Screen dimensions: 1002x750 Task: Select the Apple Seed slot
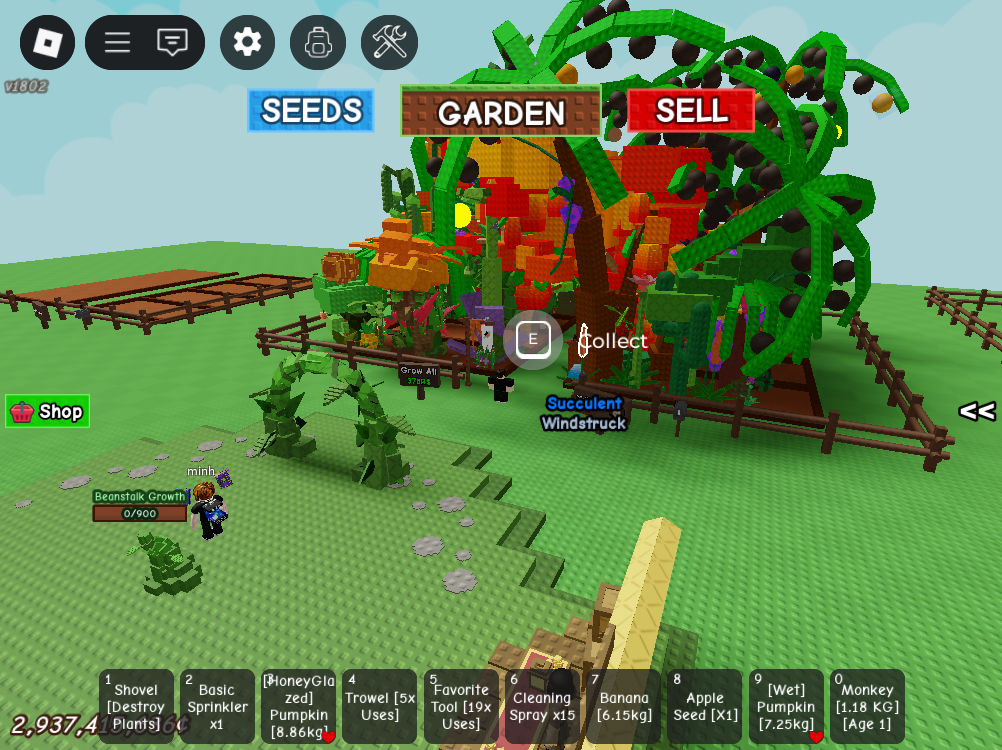tap(704, 706)
